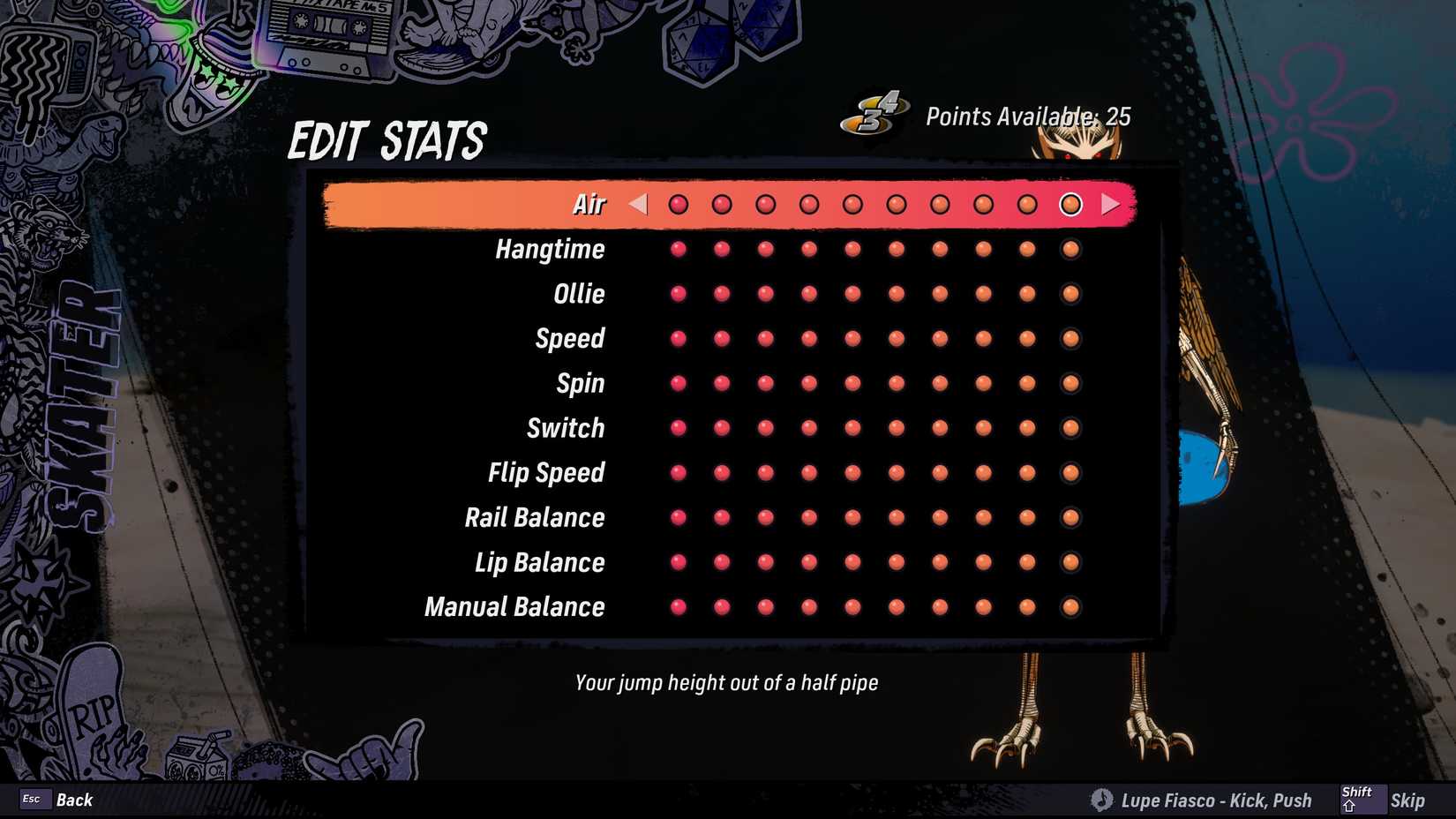Click the gold stat points badge icon
Image resolution: width=1456 pixels, height=819 pixels.
(x=876, y=116)
